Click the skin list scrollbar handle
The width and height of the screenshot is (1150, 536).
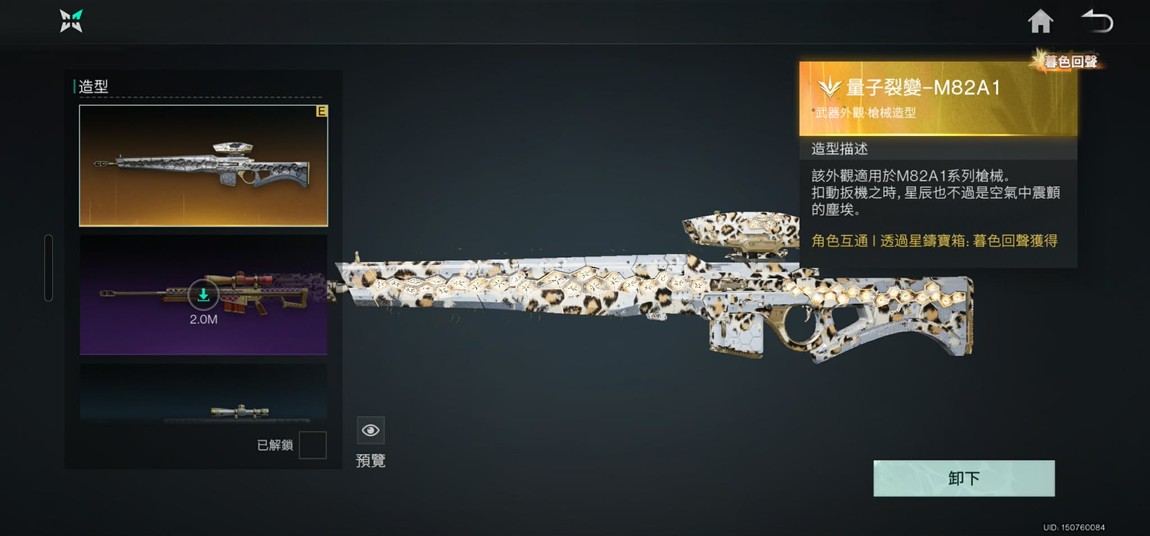coord(48,268)
